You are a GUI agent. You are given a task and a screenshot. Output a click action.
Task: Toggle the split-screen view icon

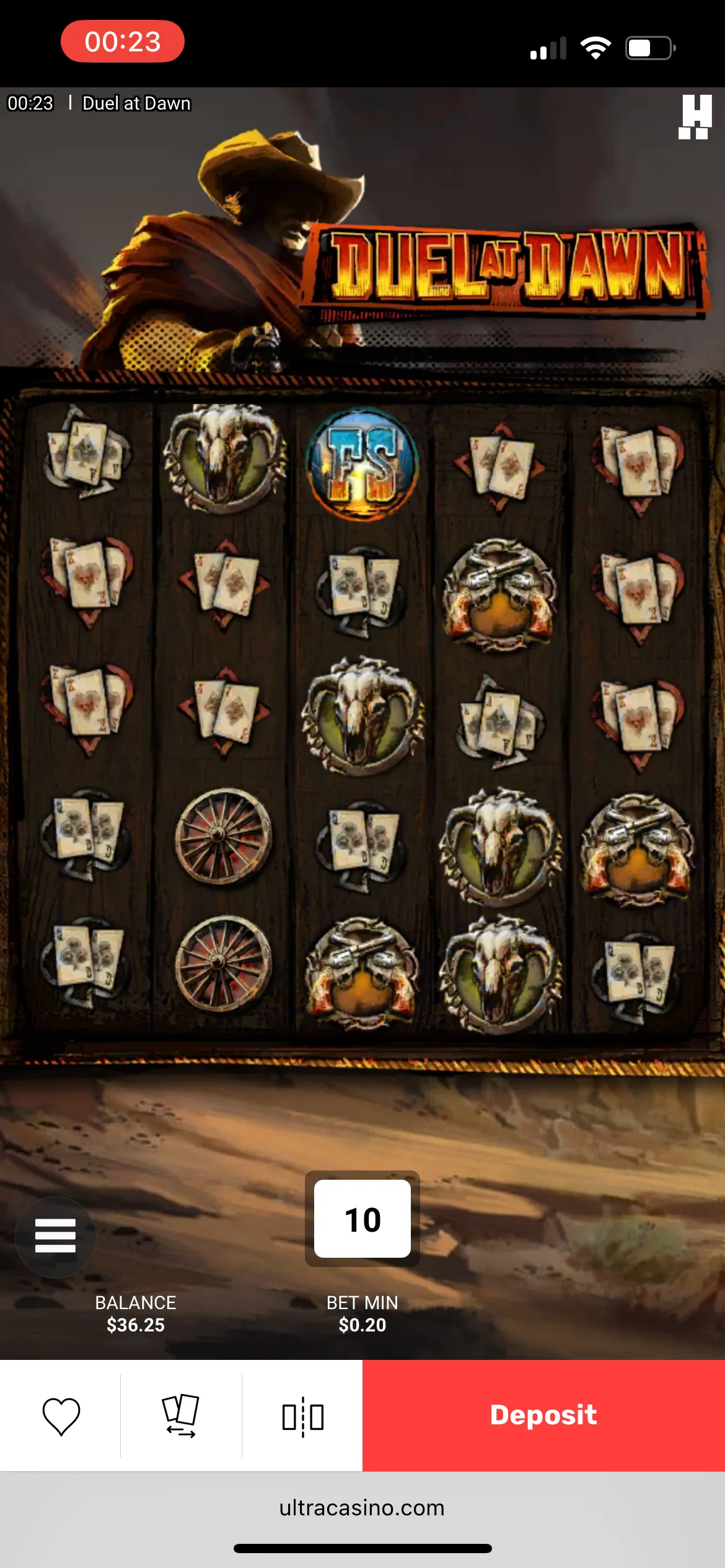tap(302, 1416)
